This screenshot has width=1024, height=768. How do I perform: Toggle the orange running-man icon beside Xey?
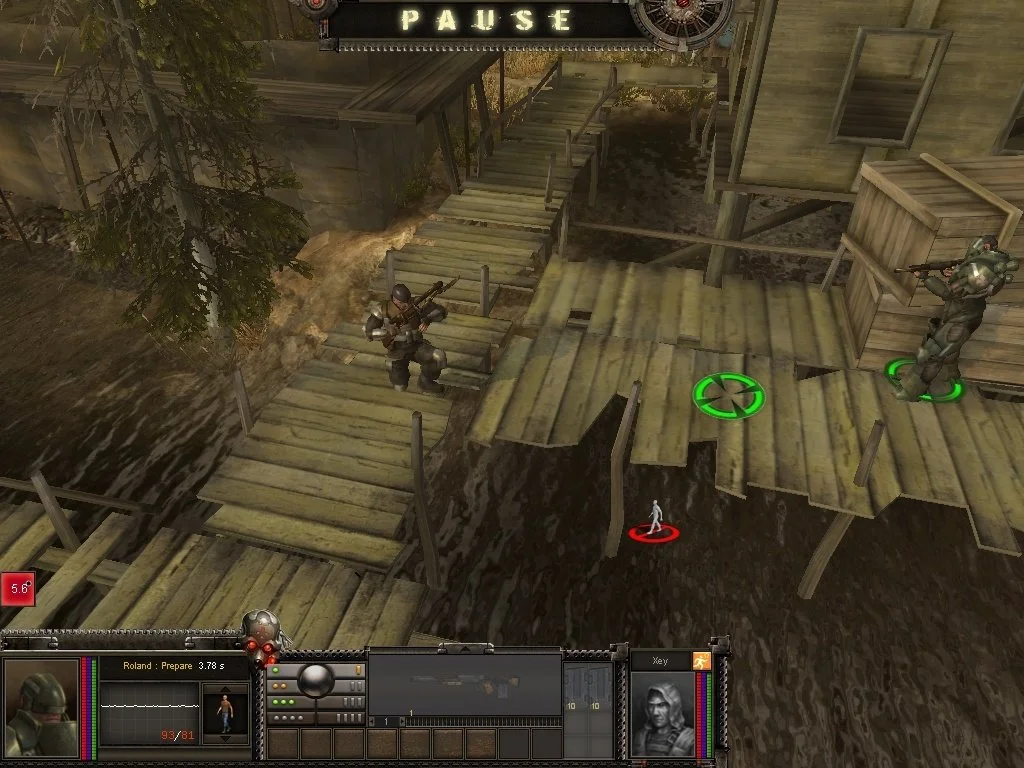pos(702,661)
